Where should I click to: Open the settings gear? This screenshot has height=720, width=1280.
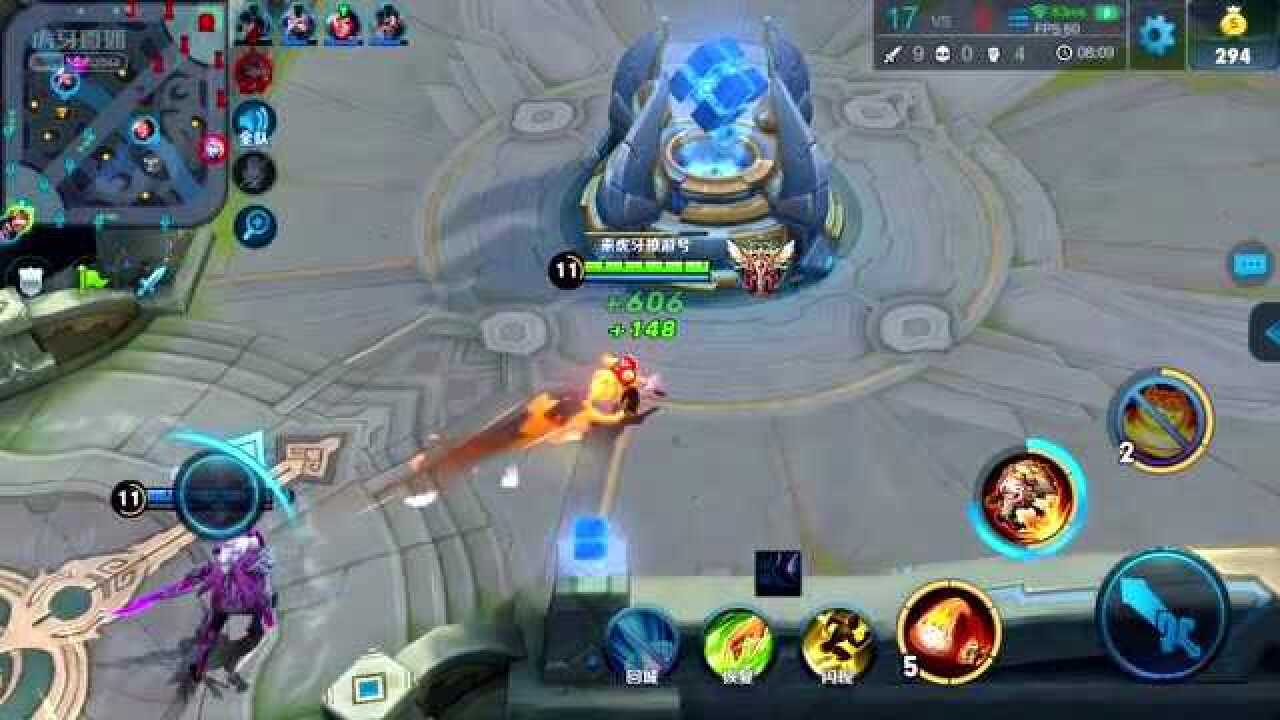(1157, 35)
